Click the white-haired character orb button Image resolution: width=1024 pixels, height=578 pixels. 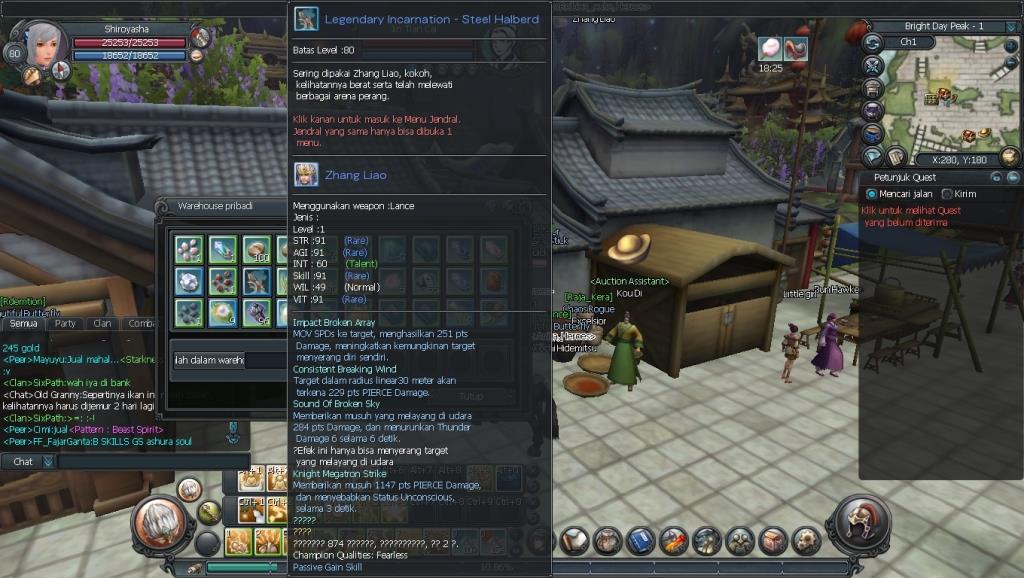[157, 523]
